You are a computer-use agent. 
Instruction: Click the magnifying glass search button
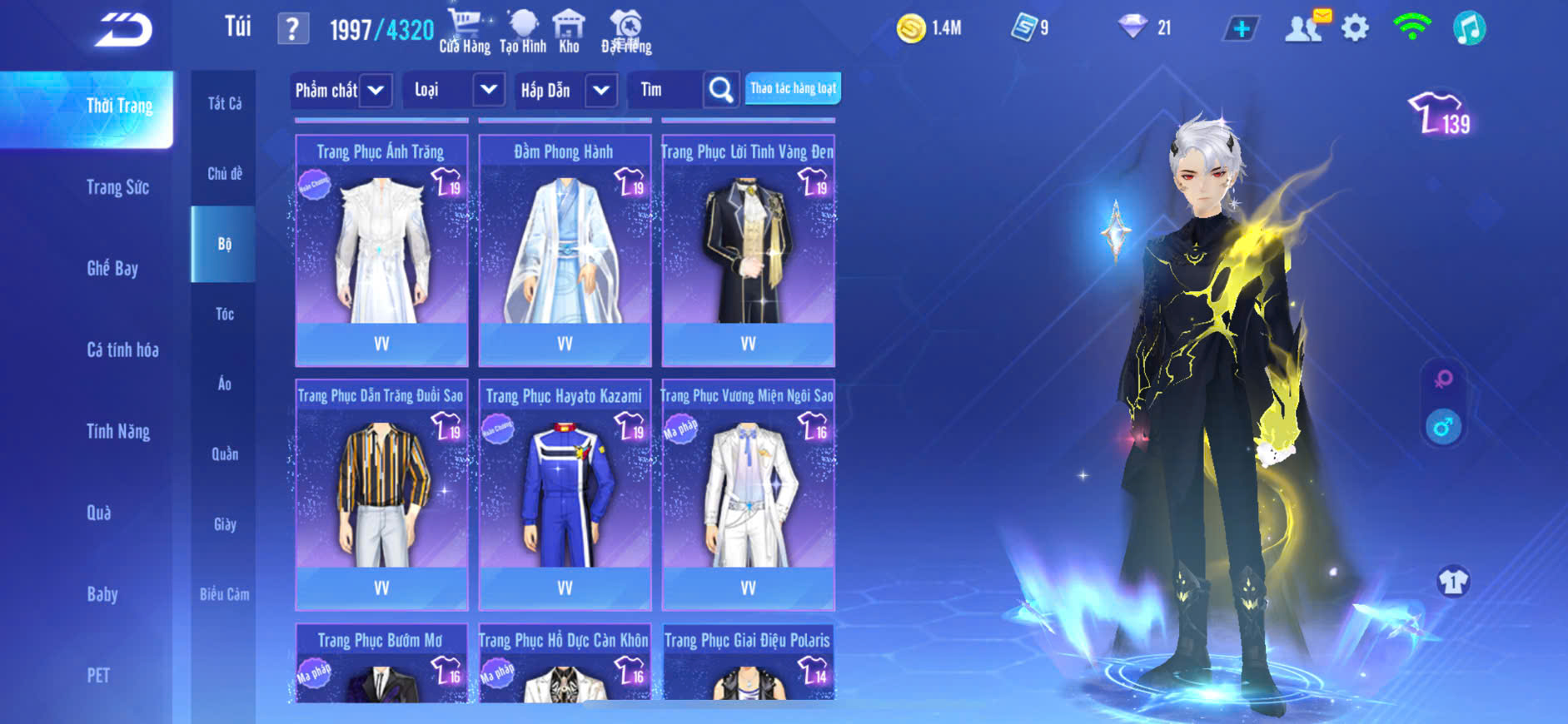[x=721, y=90]
